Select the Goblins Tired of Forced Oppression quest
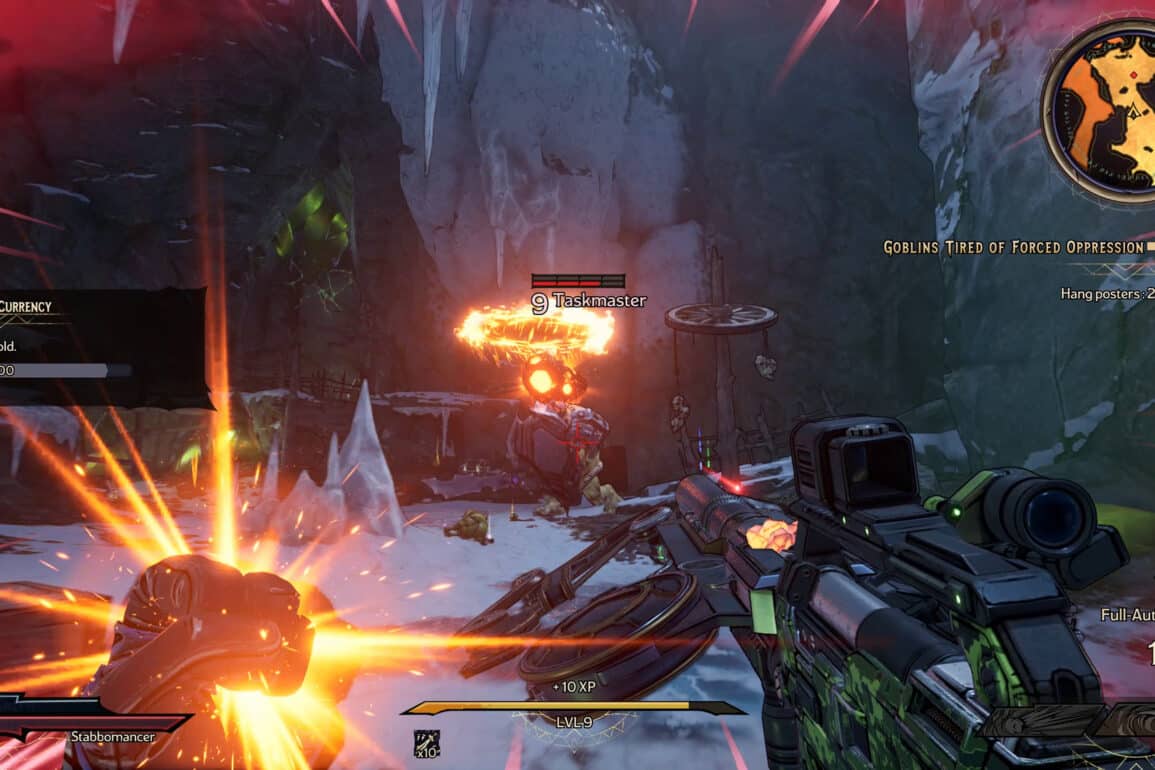Viewport: 1155px width, 770px height. (x=1012, y=247)
